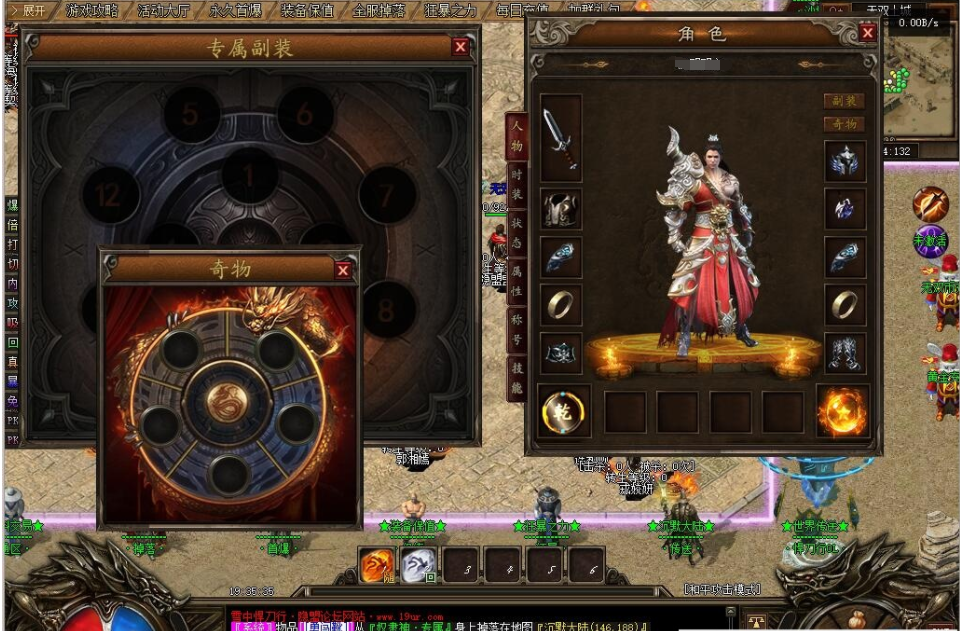The width and height of the screenshot is (960, 631).
Task: Open the 狂暴之力 menu
Action: [x=451, y=11]
